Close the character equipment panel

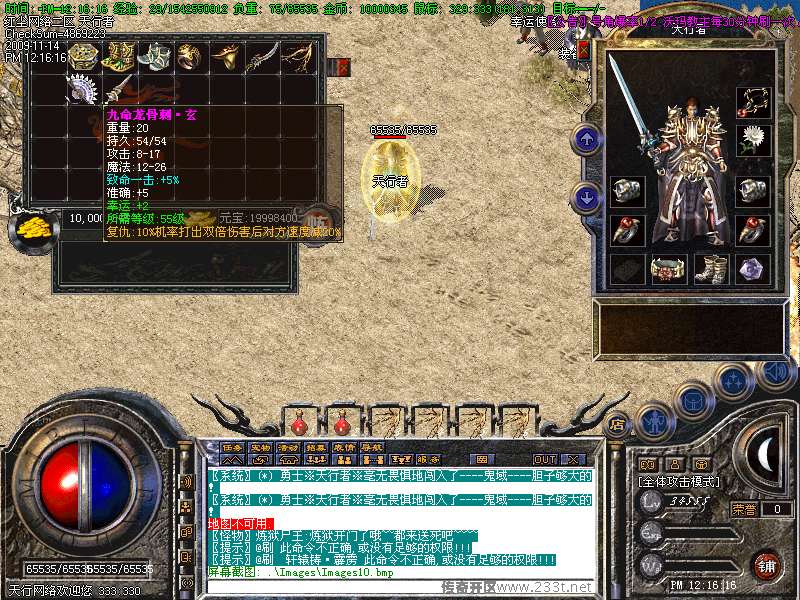click(x=584, y=48)
